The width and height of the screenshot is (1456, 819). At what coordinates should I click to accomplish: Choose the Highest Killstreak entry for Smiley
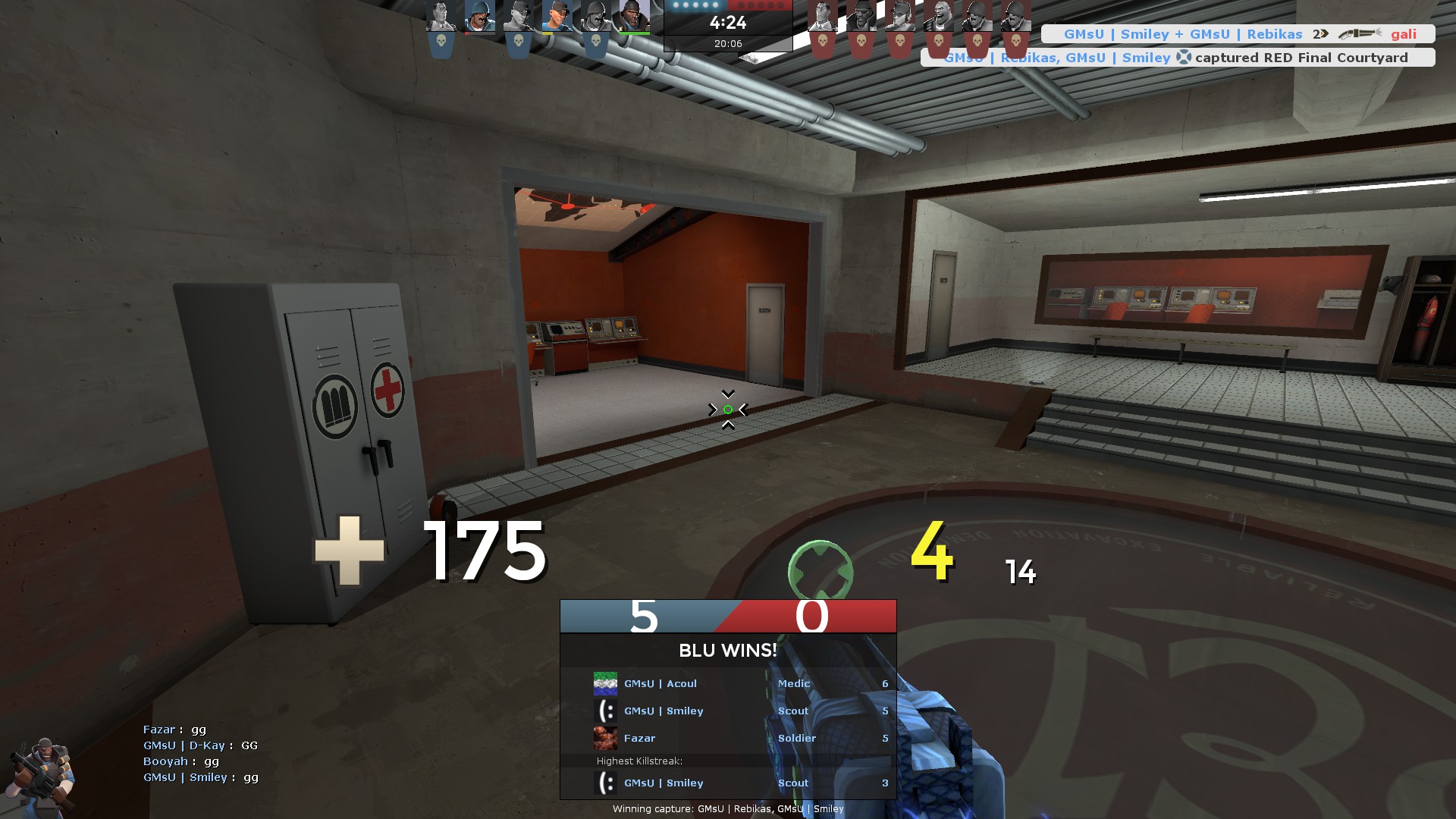(x=728, y=783)
